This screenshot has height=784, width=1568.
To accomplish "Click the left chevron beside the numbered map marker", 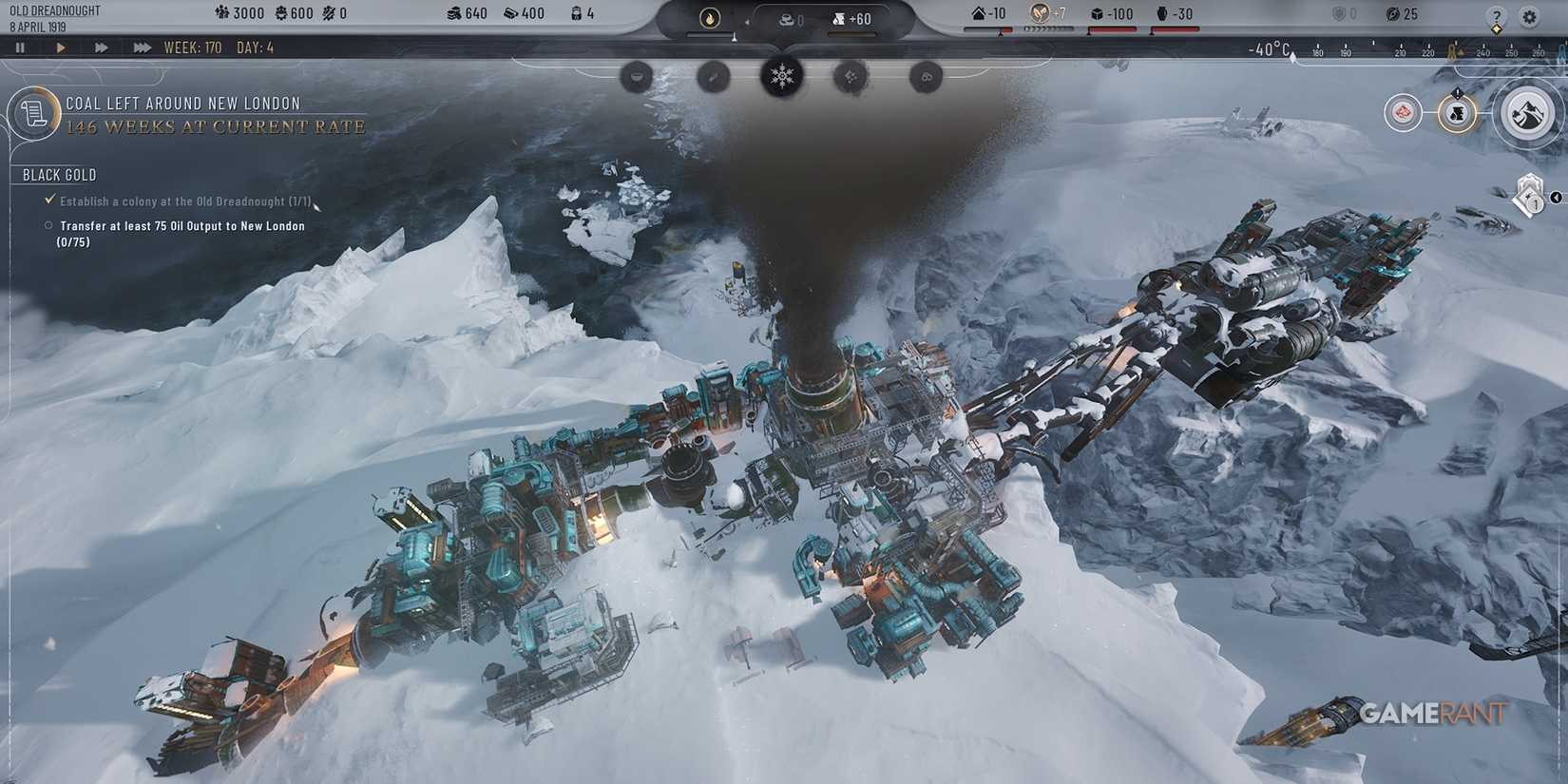I will point(1557,198).
